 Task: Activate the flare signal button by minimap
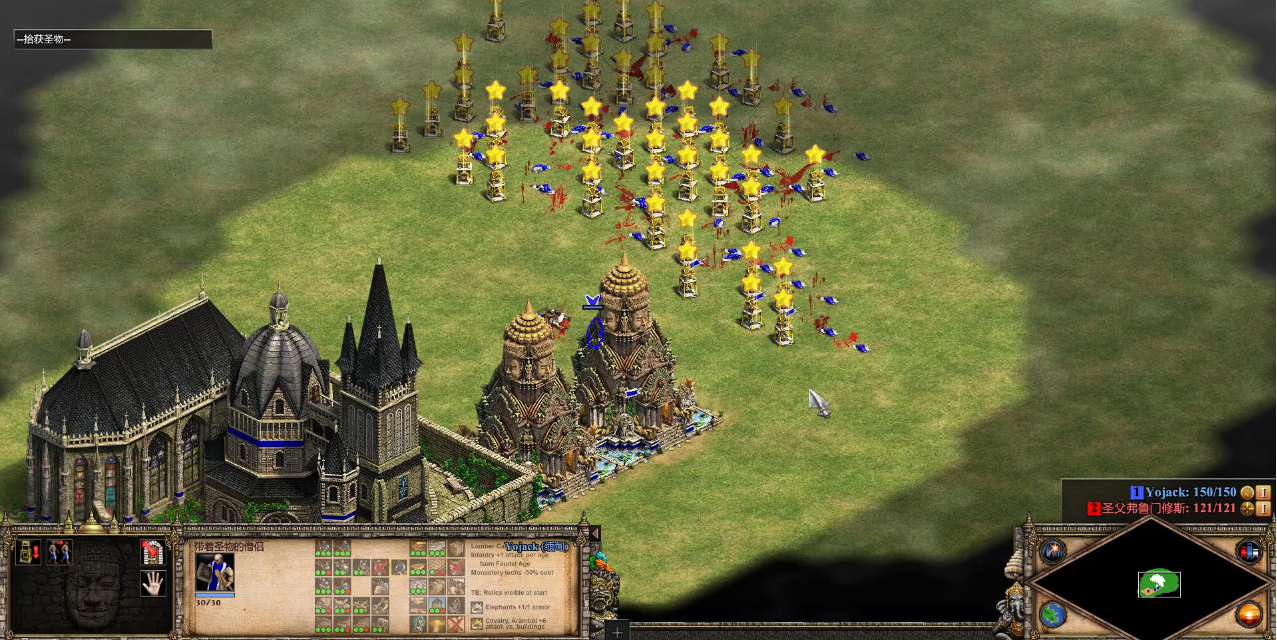1053,551
